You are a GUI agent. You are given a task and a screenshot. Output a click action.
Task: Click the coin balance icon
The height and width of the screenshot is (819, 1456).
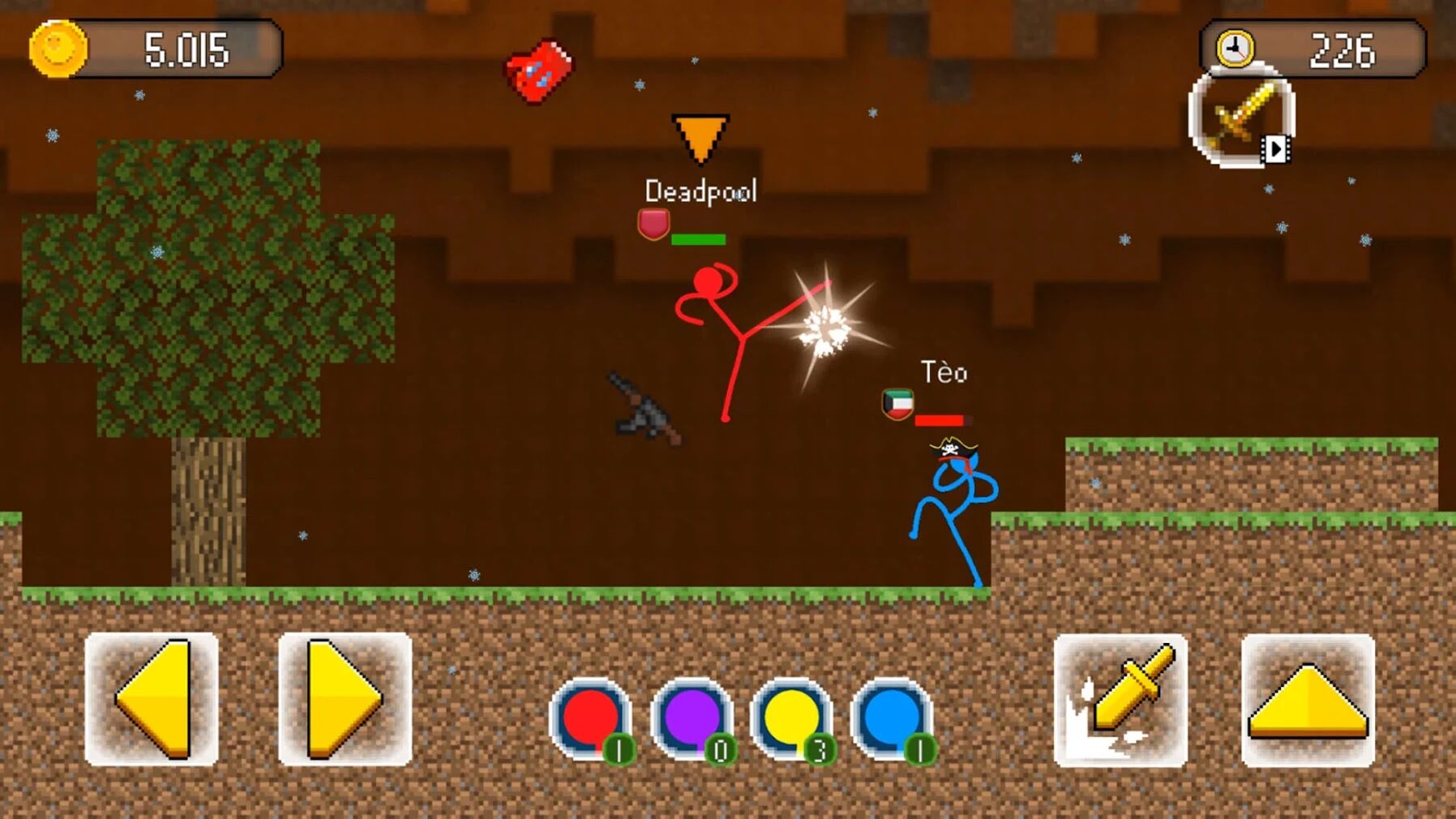pos(55,46)
